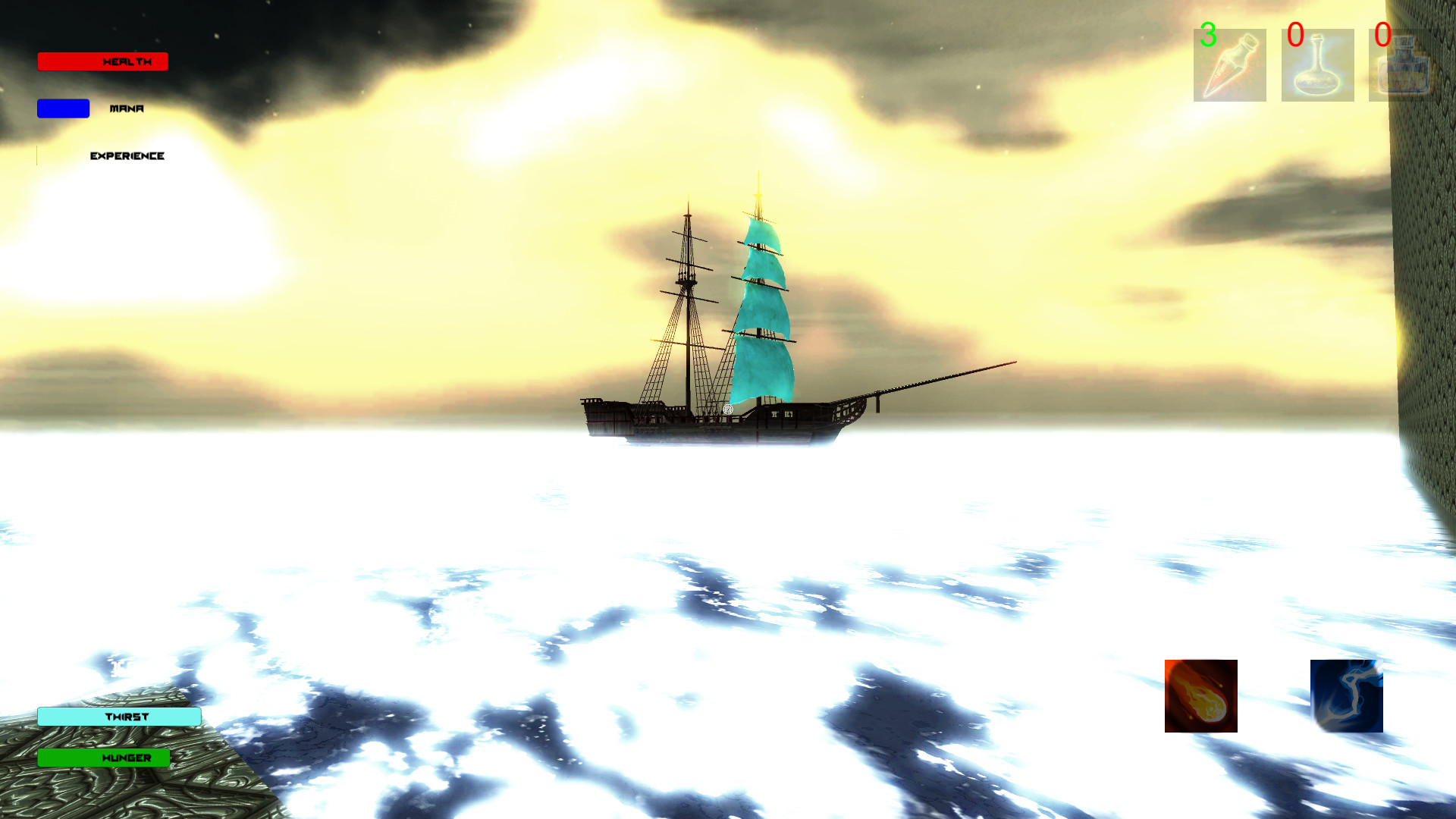Select the EXPERIENCE label

[x=127, y=156]
